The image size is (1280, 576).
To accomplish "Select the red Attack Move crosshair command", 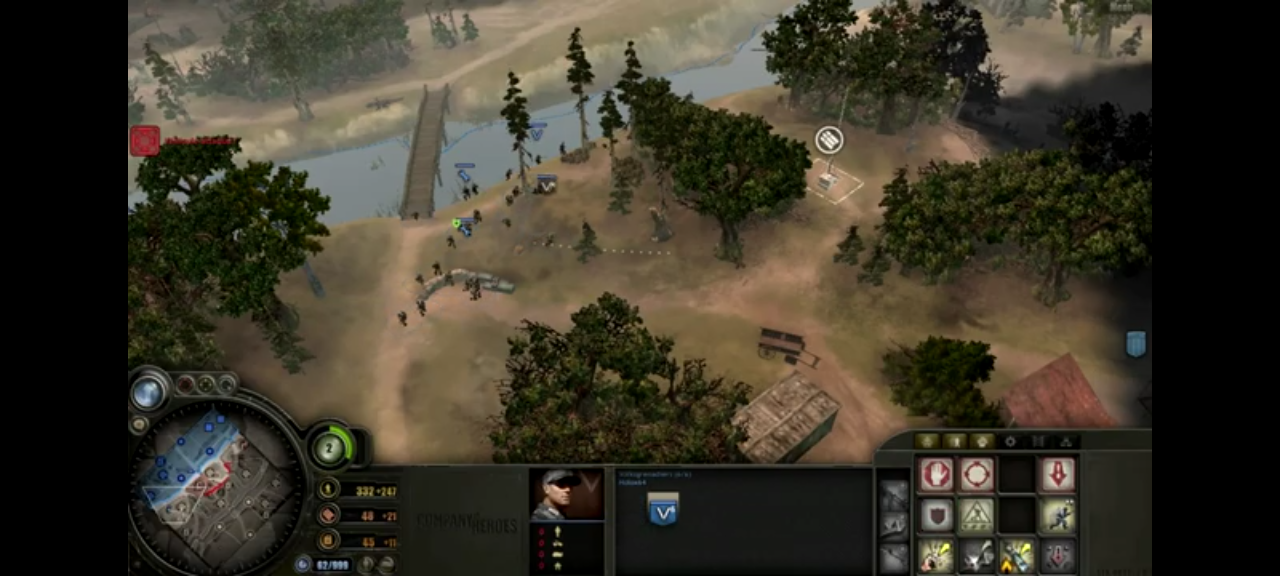I will [977, 474].
